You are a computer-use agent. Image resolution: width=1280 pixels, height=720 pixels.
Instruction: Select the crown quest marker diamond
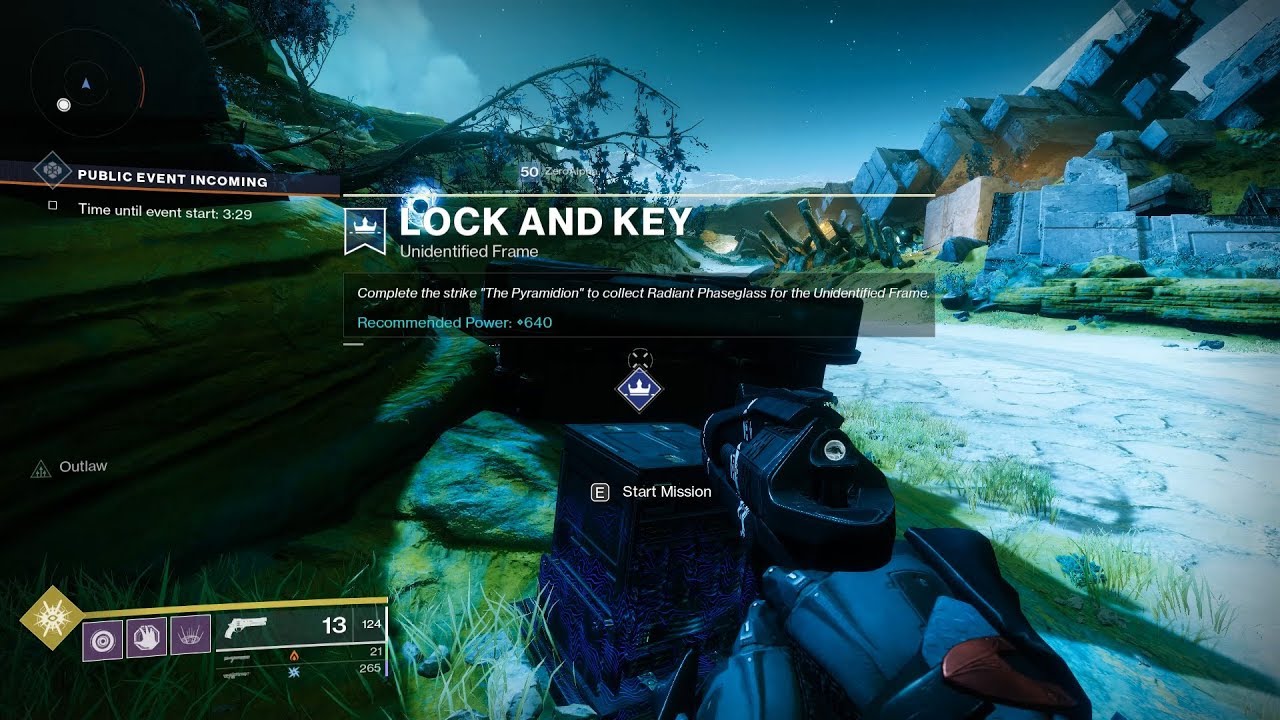pos(638,389)
